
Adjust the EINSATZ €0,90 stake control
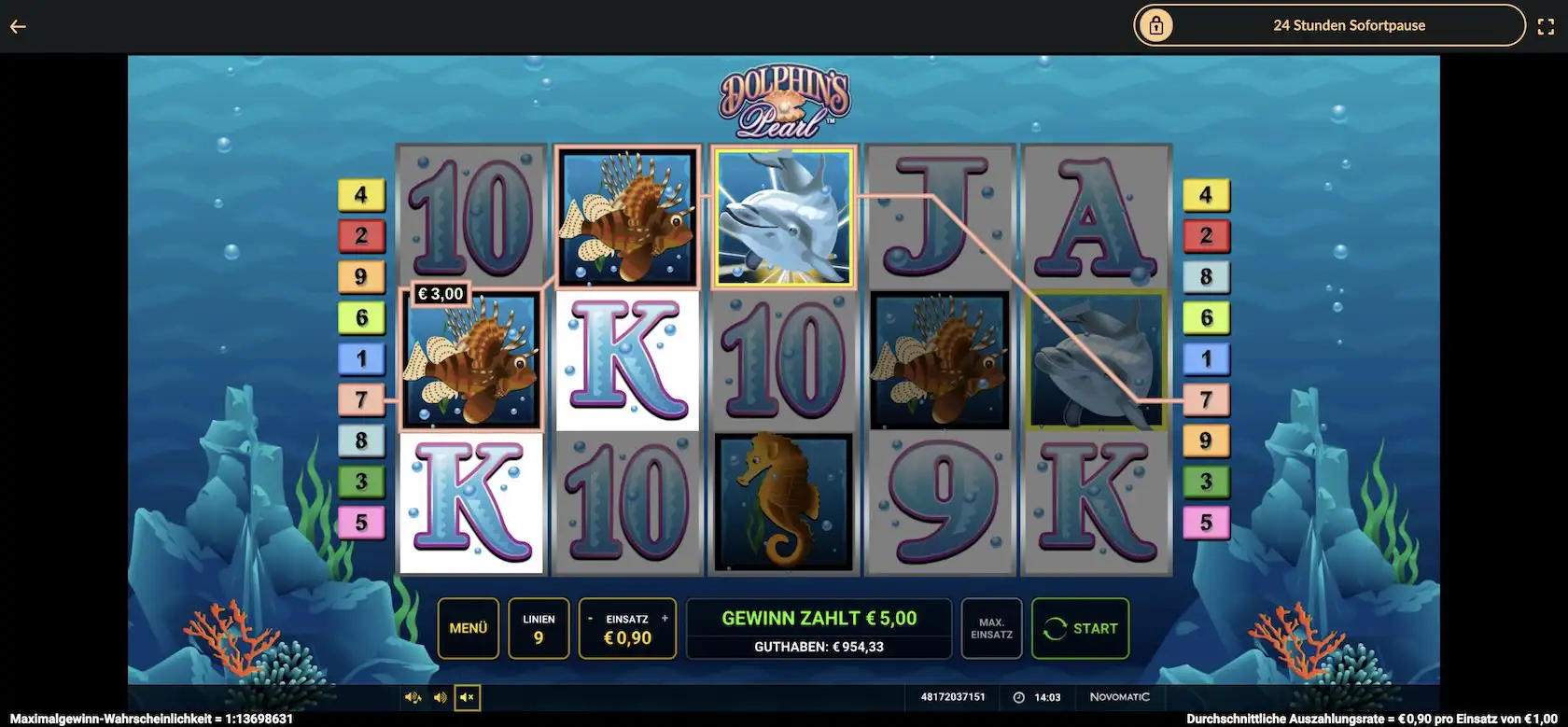627,638
